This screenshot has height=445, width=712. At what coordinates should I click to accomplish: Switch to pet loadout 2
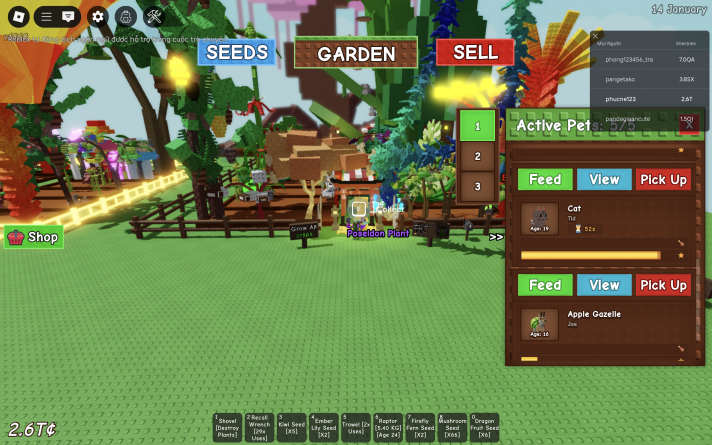tap(478, 156)
